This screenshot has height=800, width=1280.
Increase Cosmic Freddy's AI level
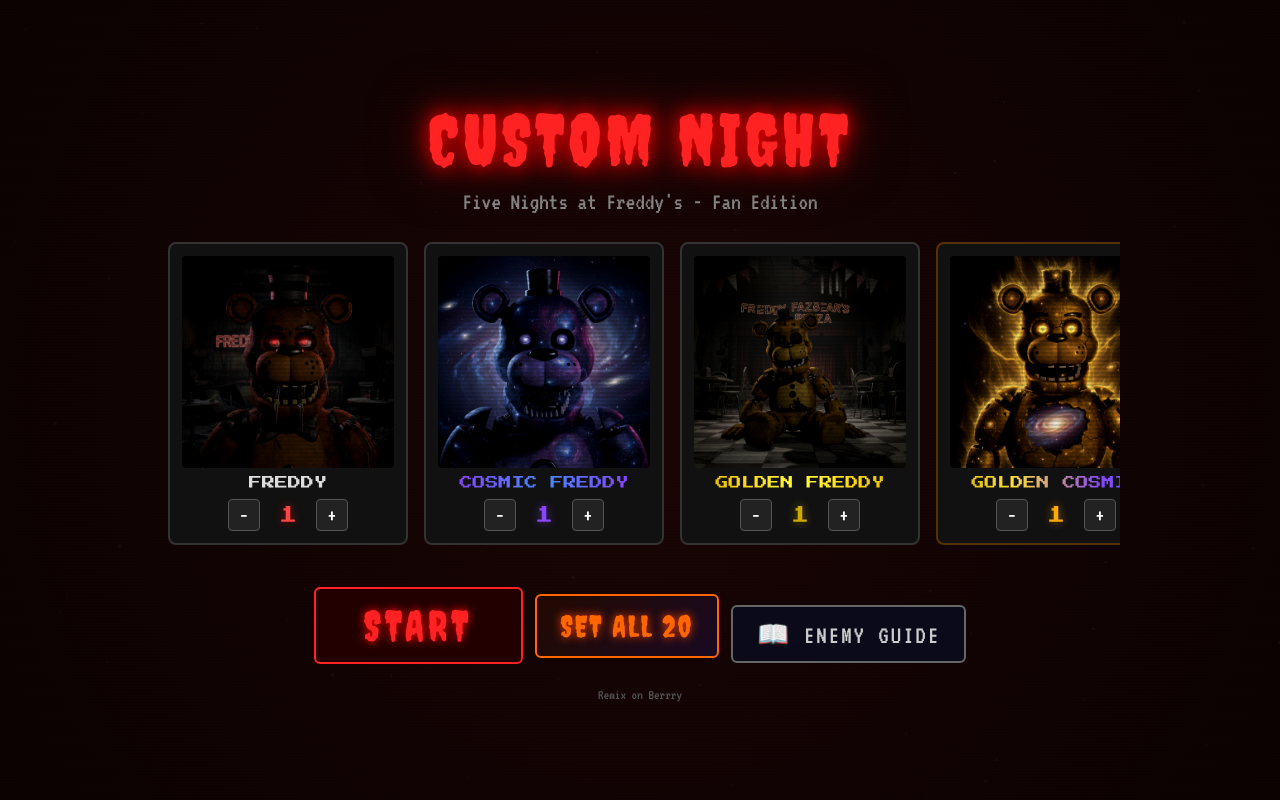(x=588, y=514)
